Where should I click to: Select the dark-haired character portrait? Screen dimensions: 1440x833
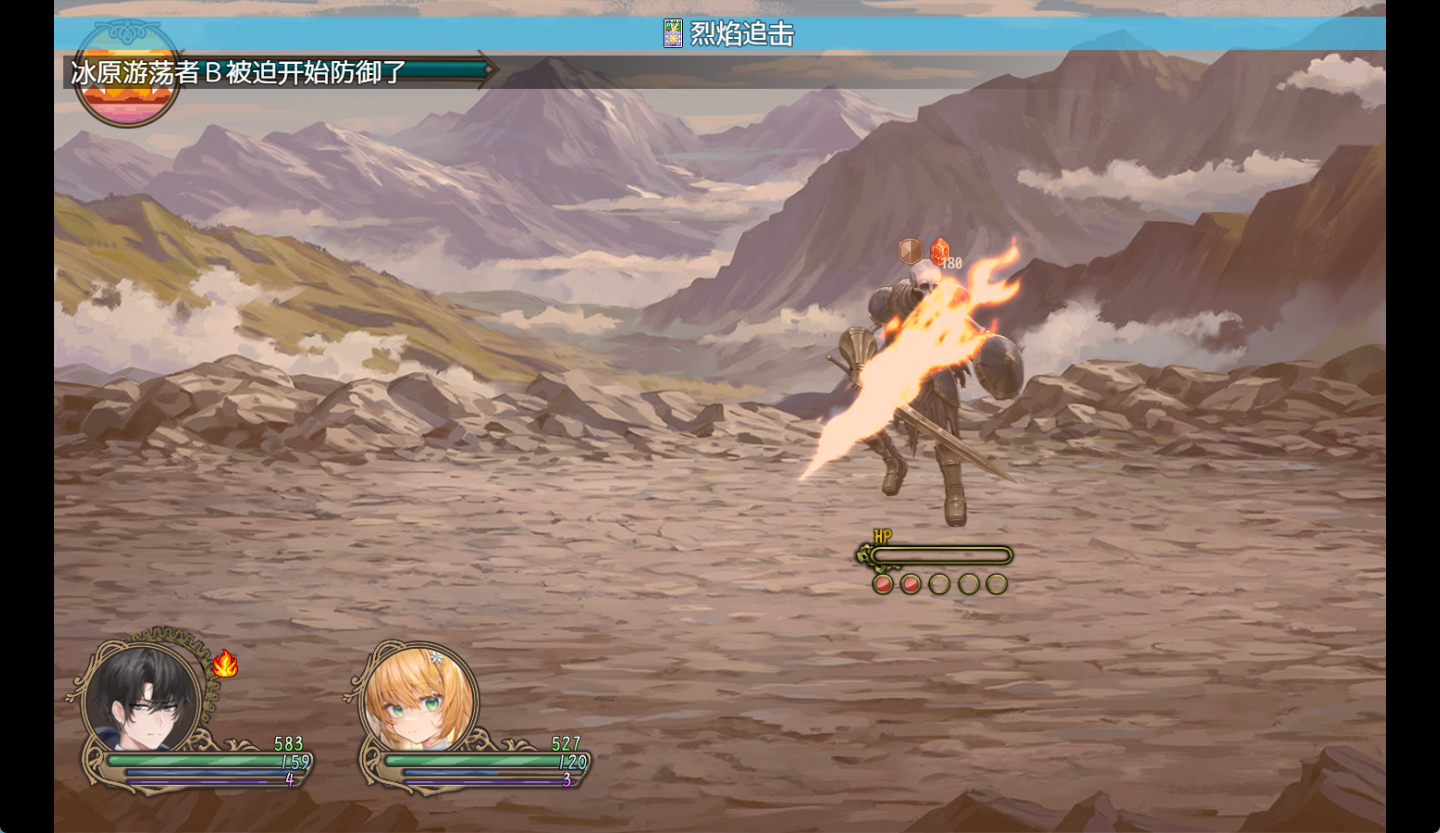(x=143, y=697)
